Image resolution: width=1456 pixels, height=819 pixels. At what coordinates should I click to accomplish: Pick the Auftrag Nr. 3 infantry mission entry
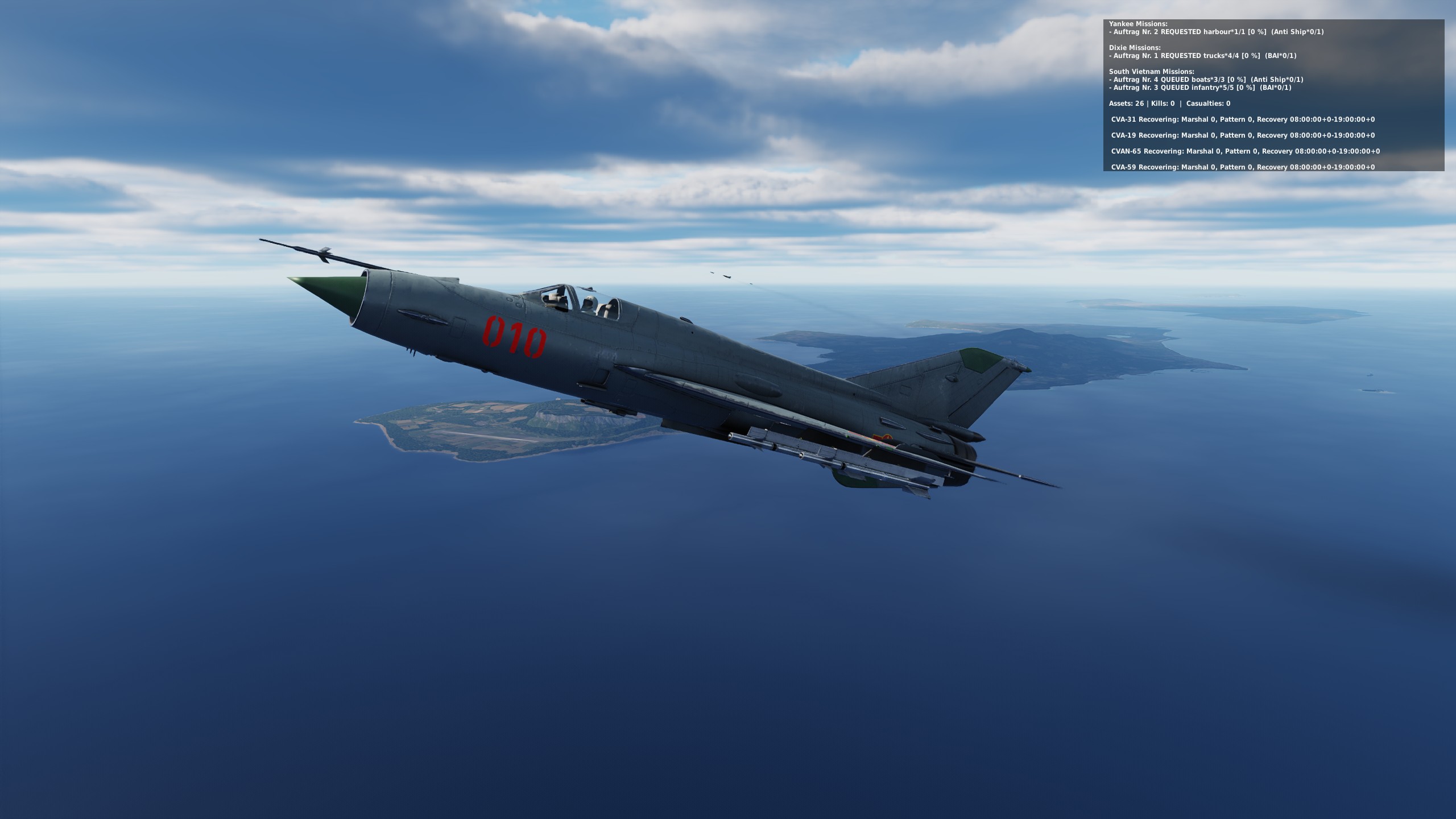[x=1197, y=88]
